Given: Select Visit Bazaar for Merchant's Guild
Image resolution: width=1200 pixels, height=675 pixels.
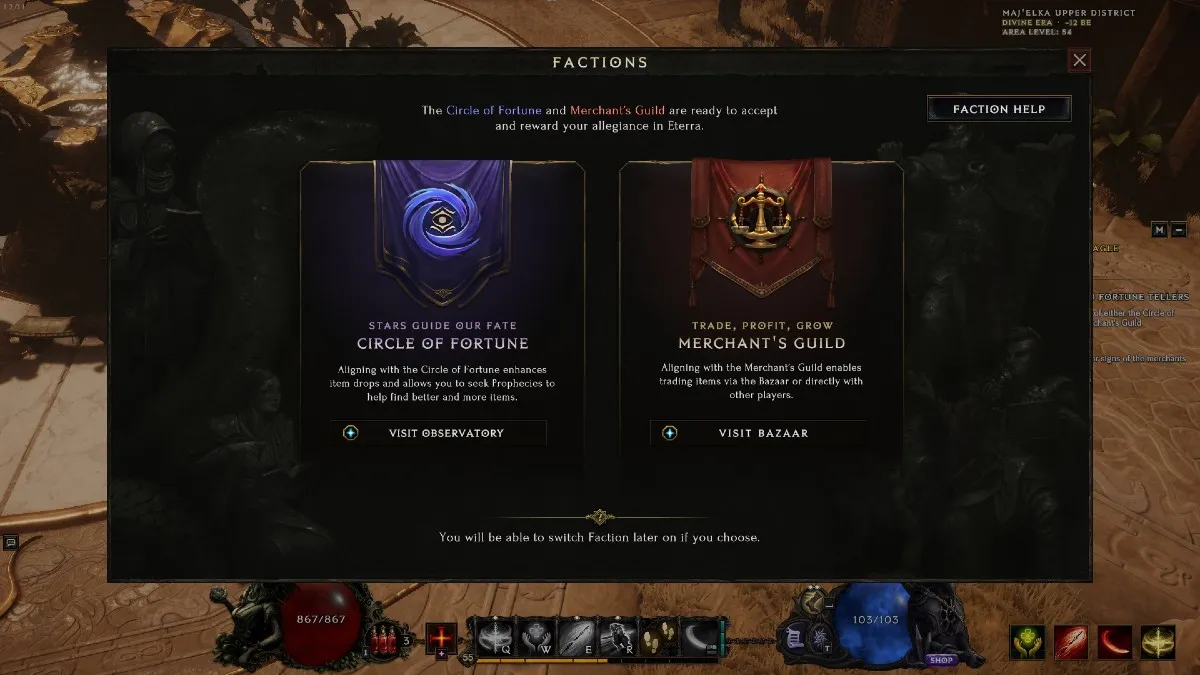Looking at the screenshot, I should coord(758,433).
